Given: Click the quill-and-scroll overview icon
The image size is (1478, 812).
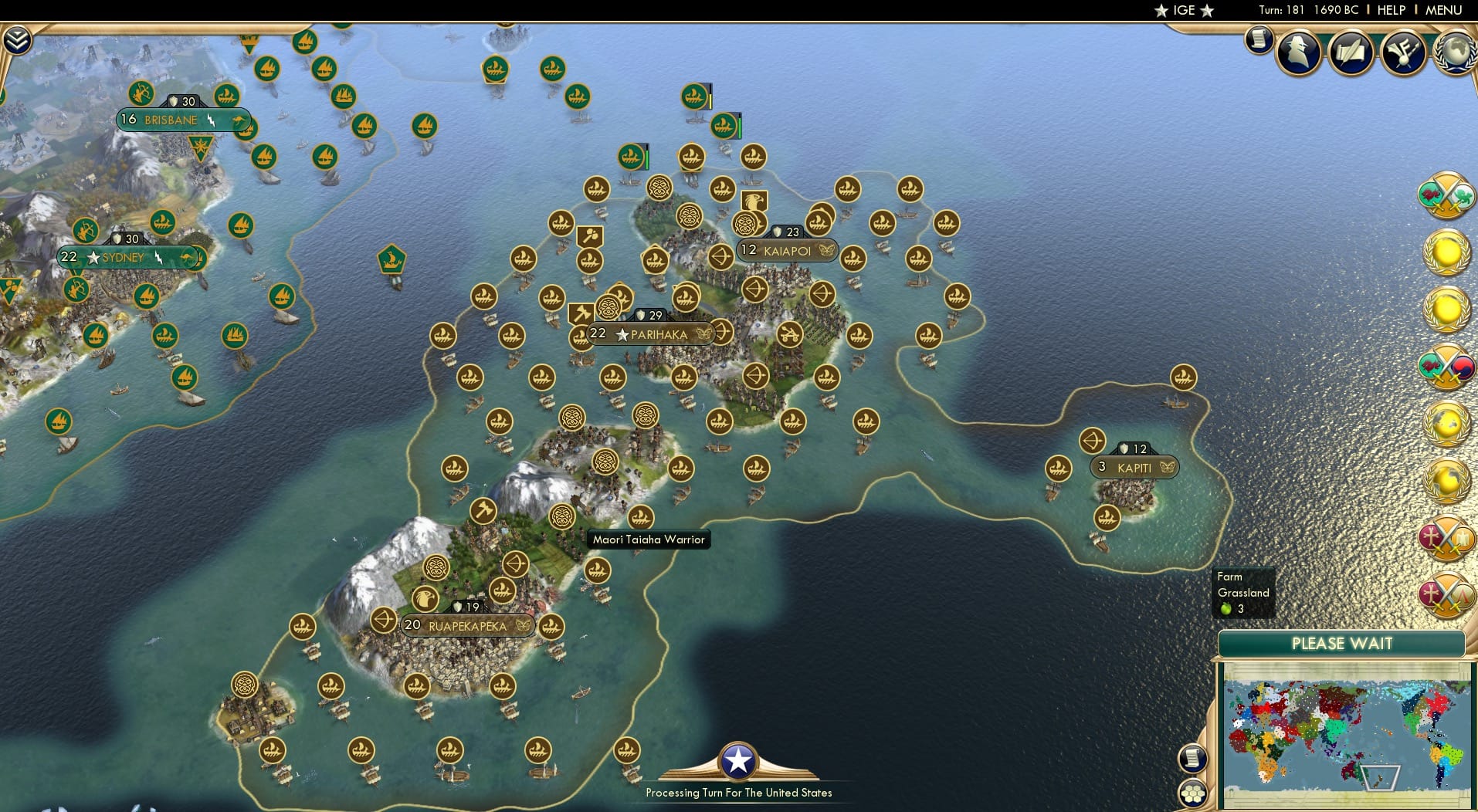Looking at the screenshot, I should pos(1351,52).
